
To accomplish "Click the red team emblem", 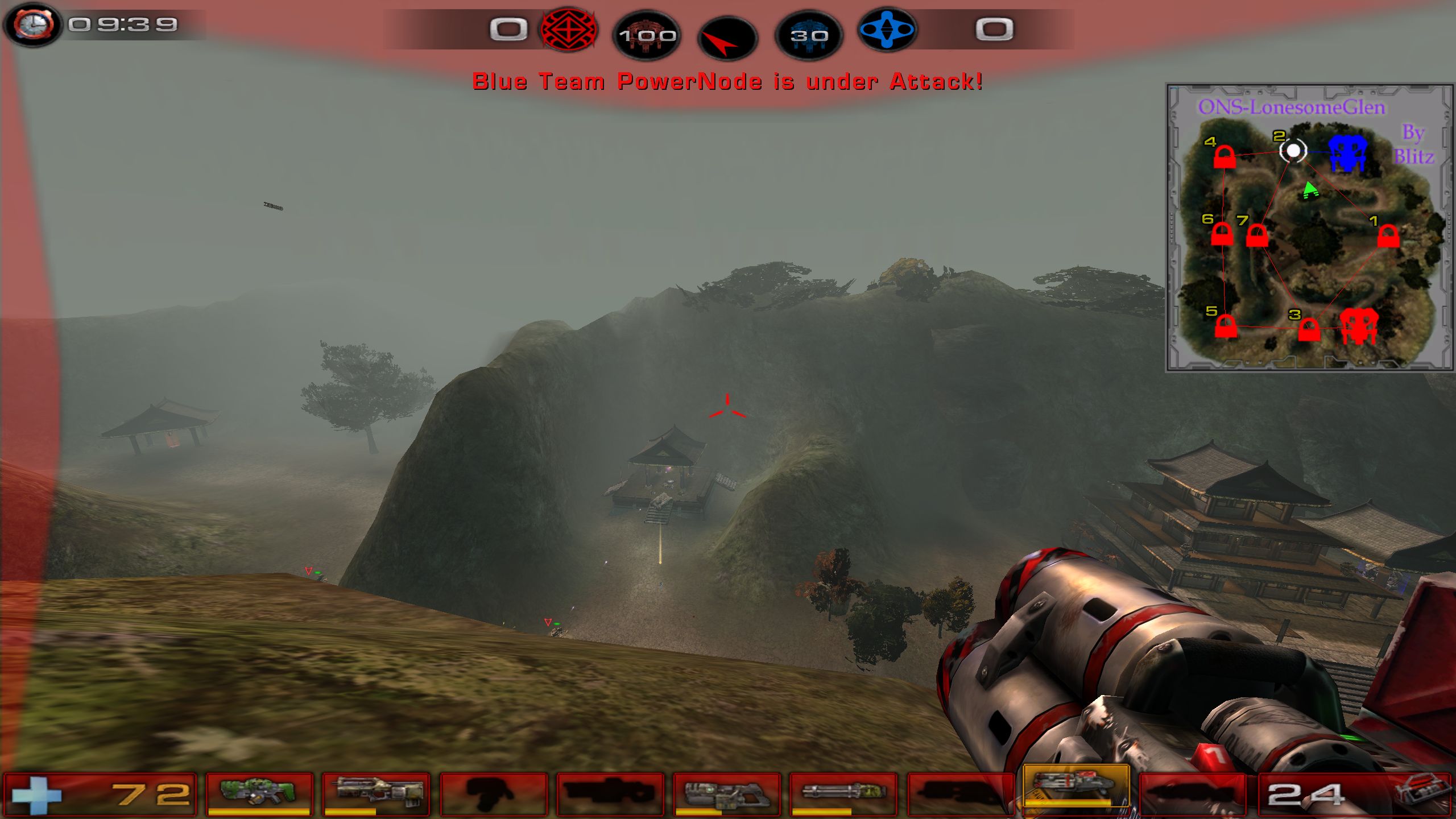I will [568, 30].
